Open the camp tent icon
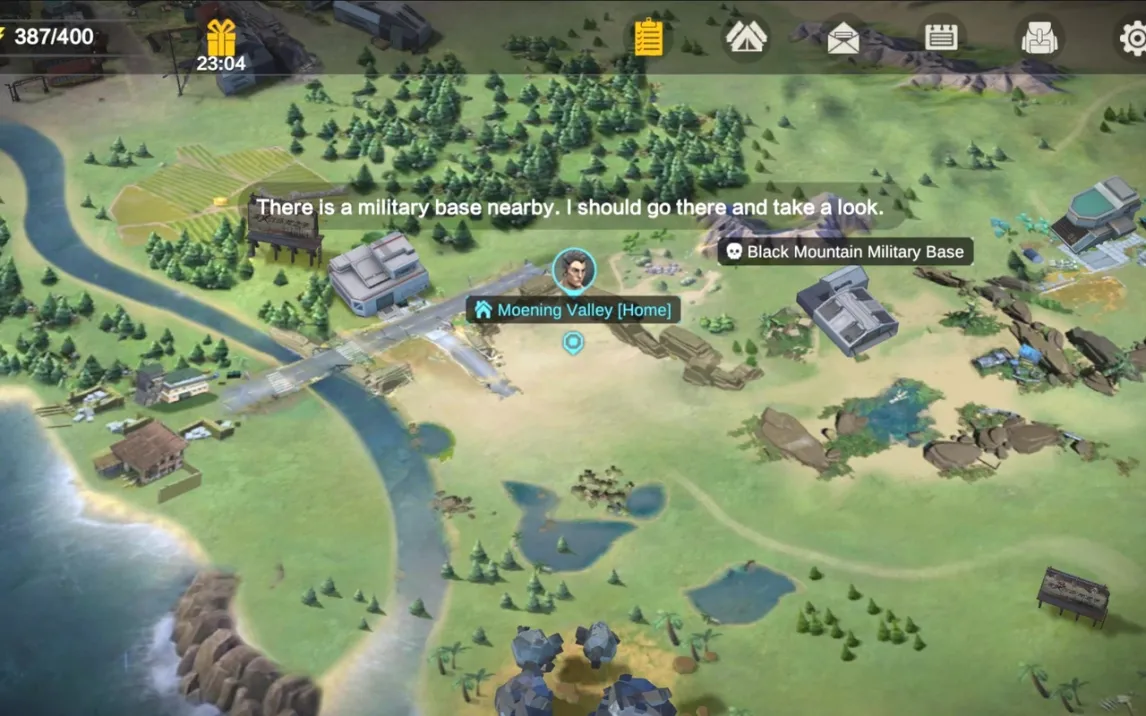 [746, 37]
